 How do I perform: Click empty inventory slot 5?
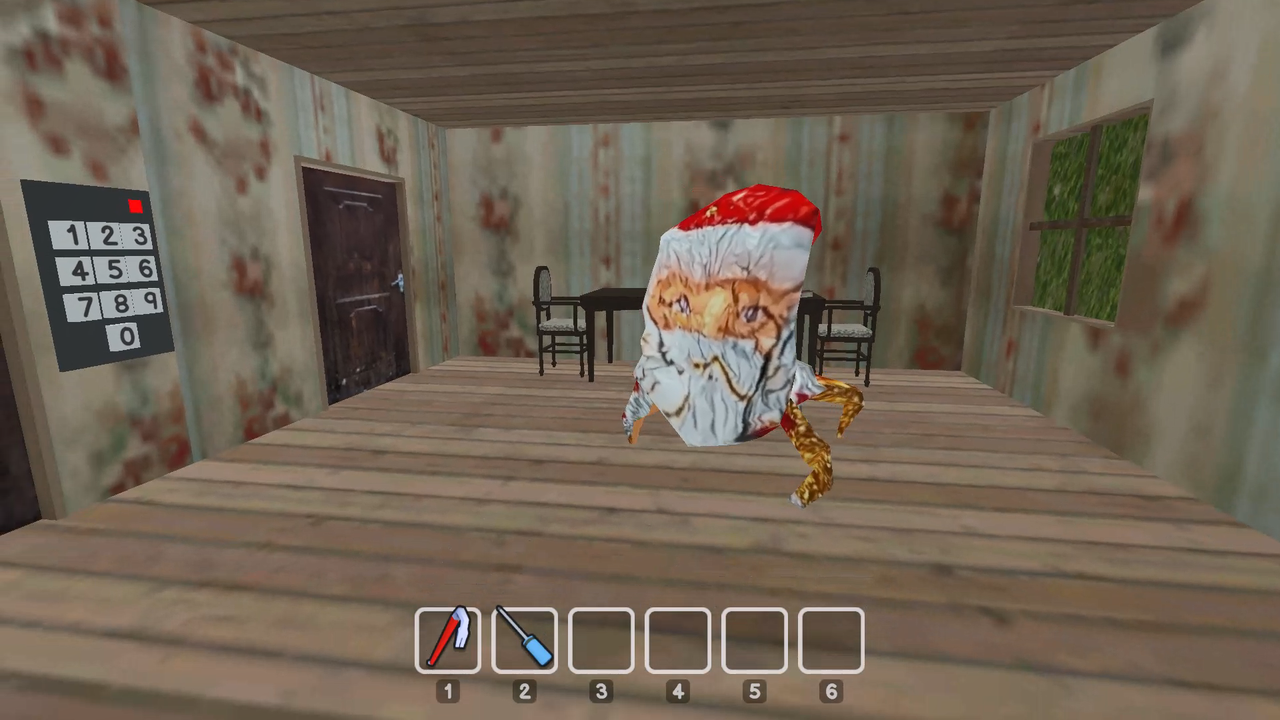pyautogui.click(x=754, y=638)
